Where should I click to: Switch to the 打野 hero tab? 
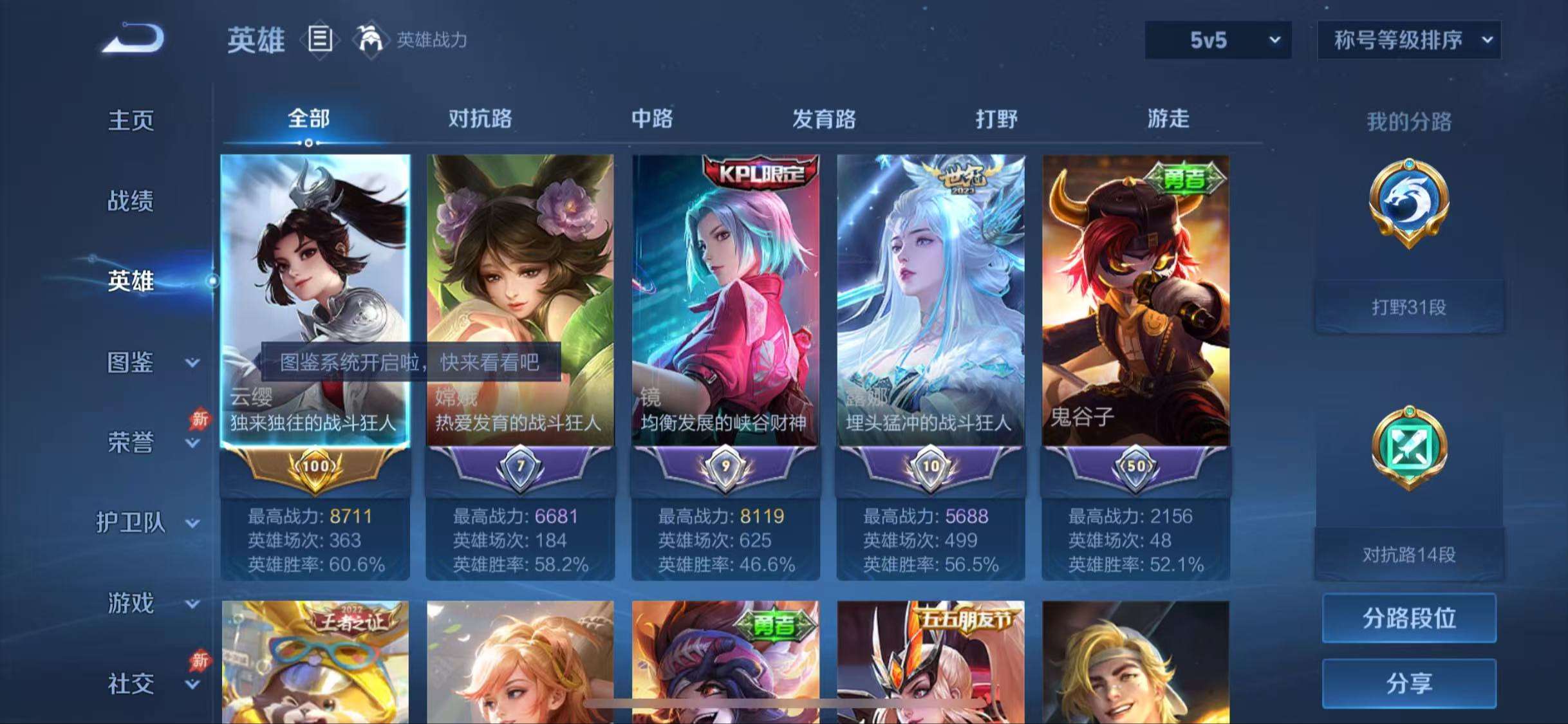click(x=1000, y=119)
